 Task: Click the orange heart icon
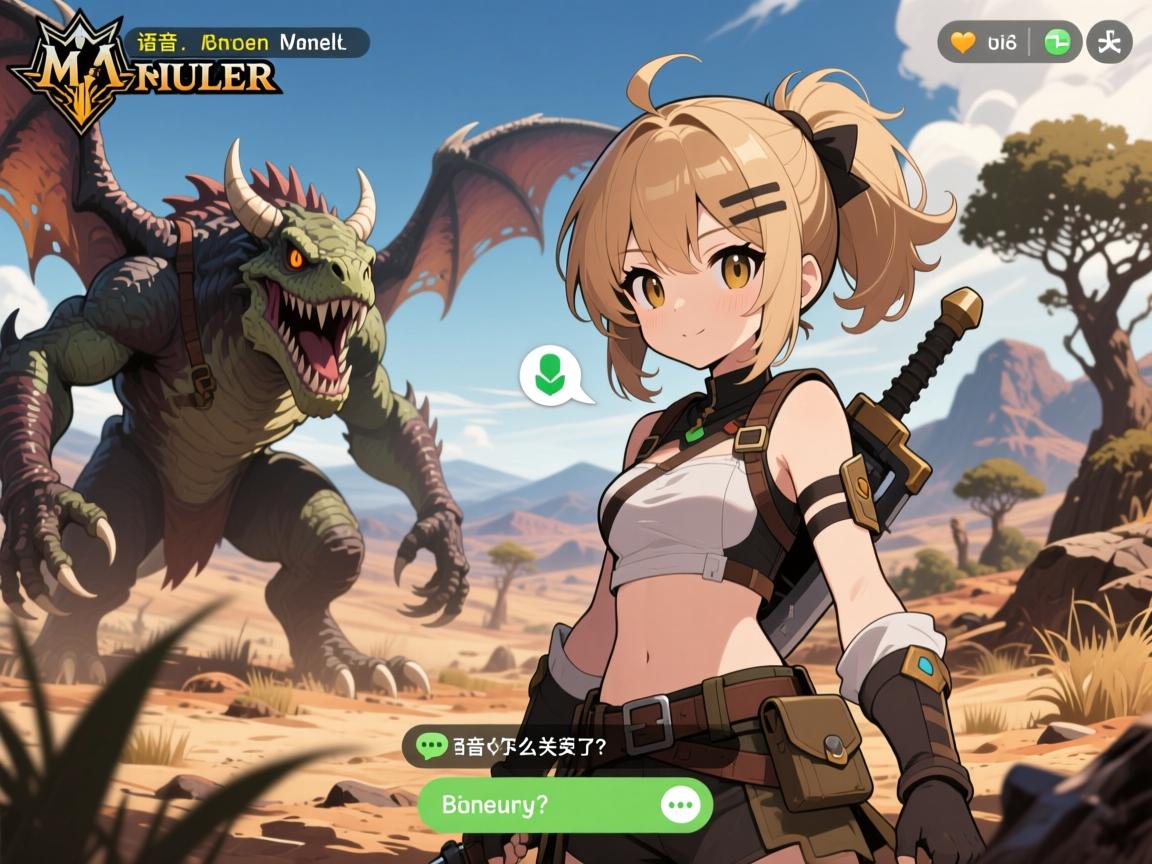coord(962,42)
